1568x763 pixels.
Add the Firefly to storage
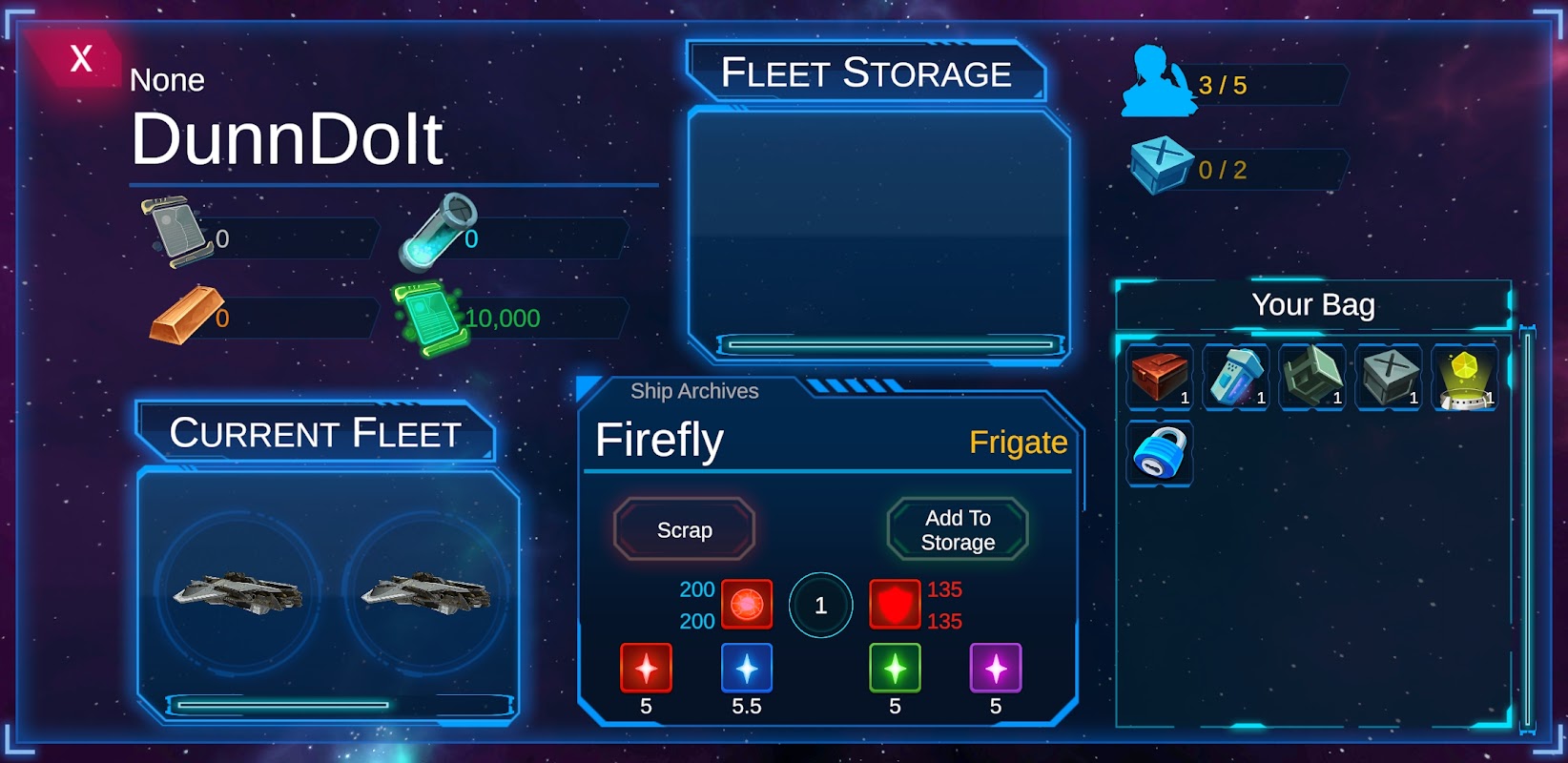point(958,529)
